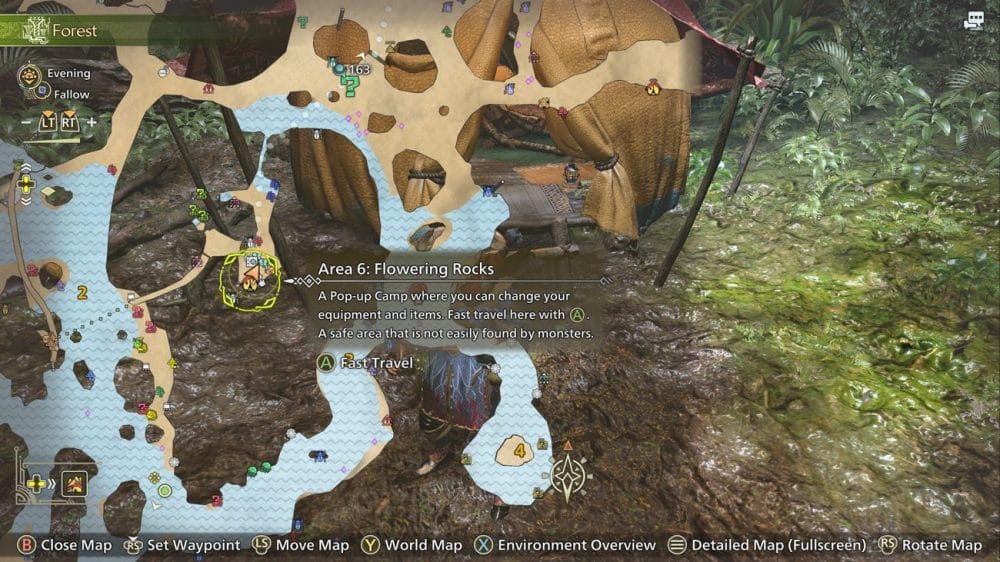Select the compass rose icon

pos(568,478)
